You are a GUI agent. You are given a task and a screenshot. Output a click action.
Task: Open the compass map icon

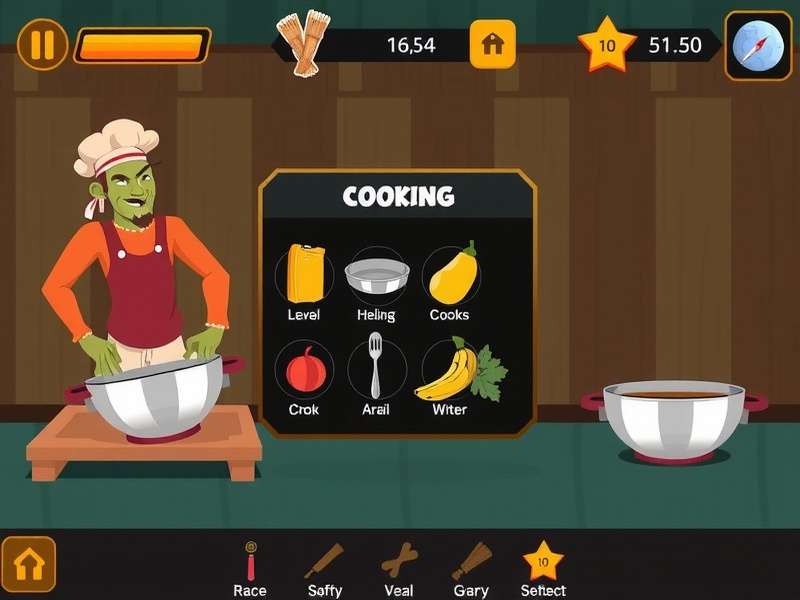click(757, 45)
